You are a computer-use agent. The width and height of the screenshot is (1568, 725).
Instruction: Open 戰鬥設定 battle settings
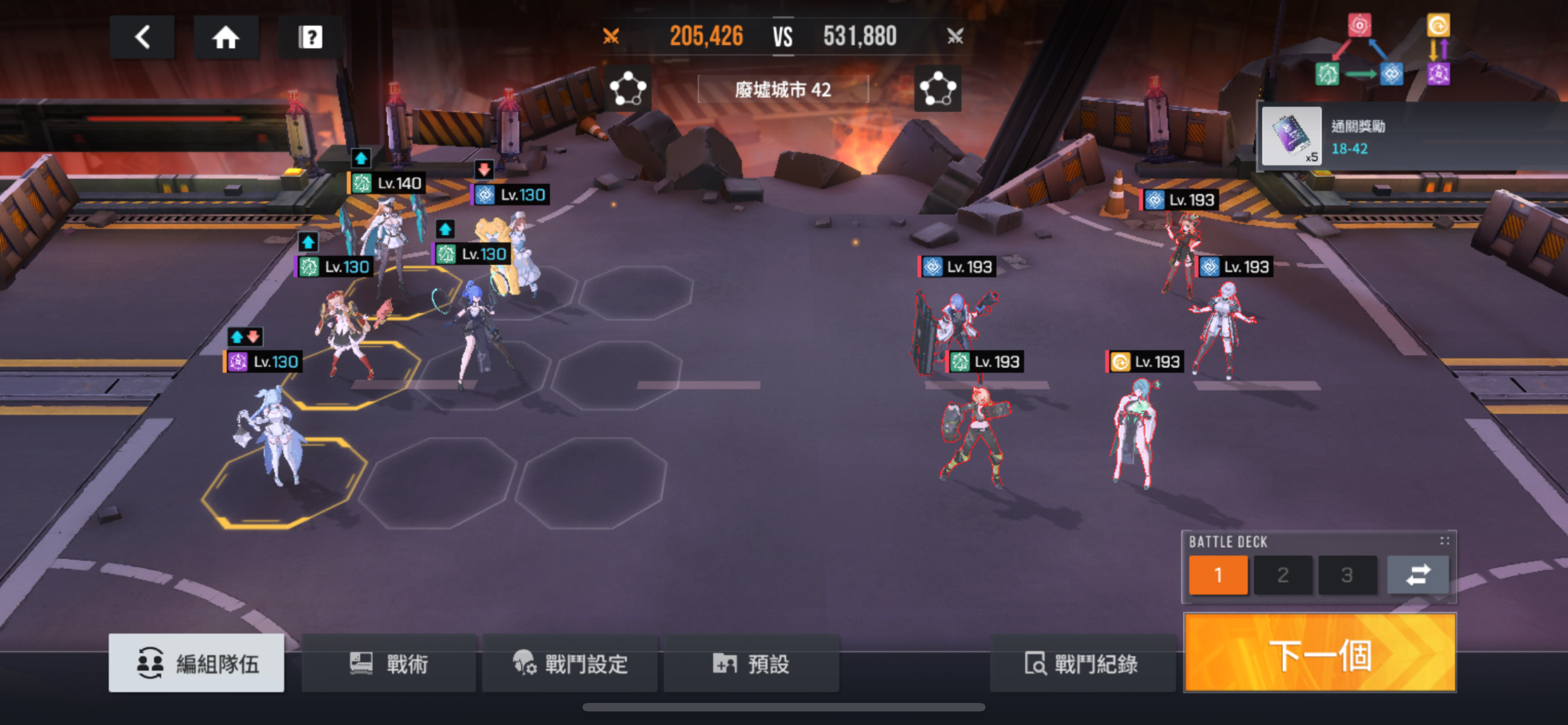(x=570, y=663)
